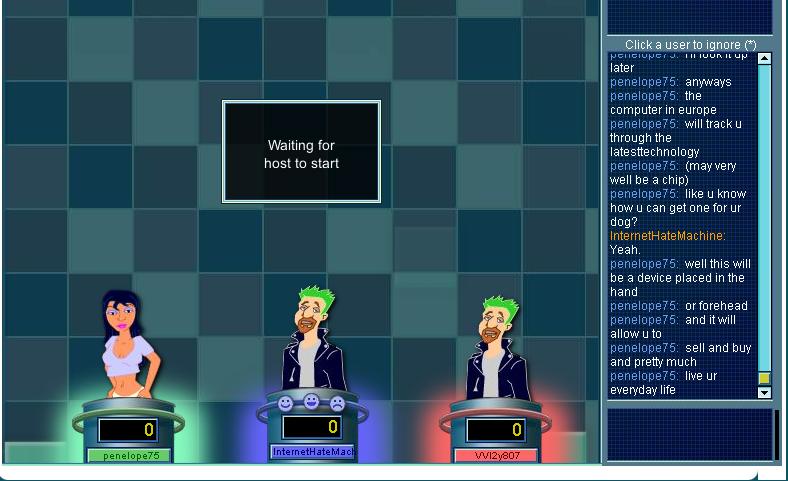Image resolution: width=788 pixels, height=481 pixels.
Task: Ignore user InternetHateMachine in the chat log
Action: pos(667,236)
